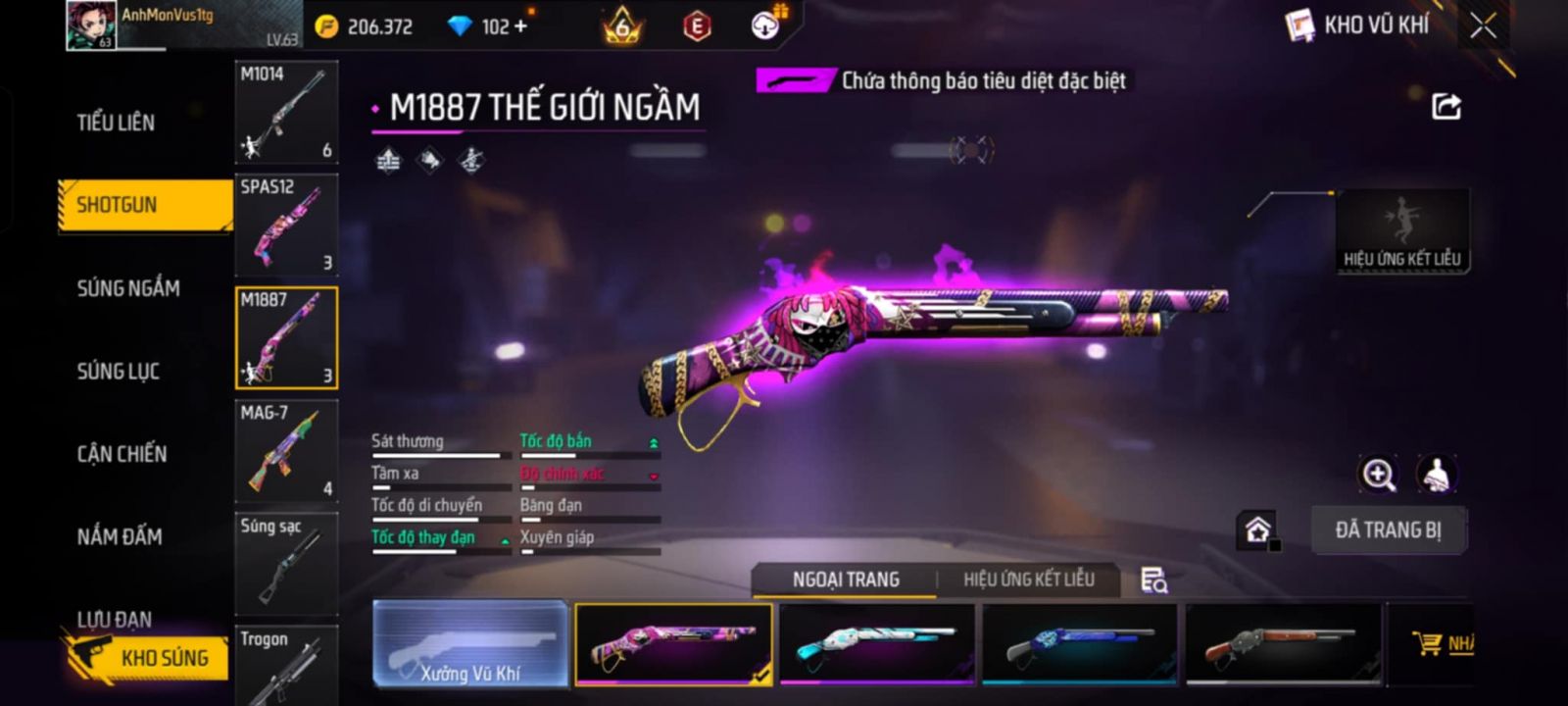Select the Shotgun weapon category
Viewport: 1568px width, 706px height.
pos(118,205)
